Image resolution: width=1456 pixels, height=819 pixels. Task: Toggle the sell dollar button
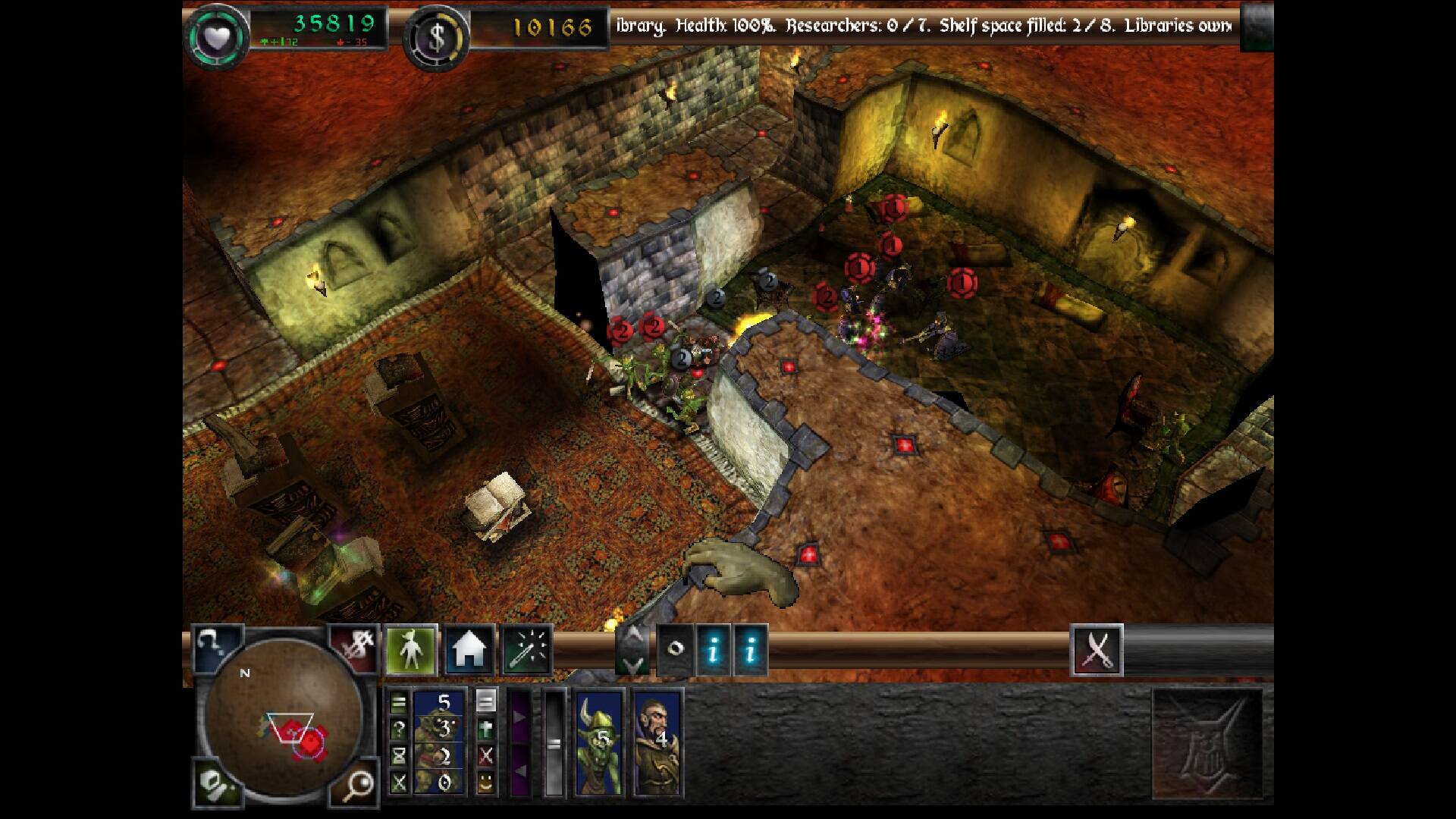point(354,648)
